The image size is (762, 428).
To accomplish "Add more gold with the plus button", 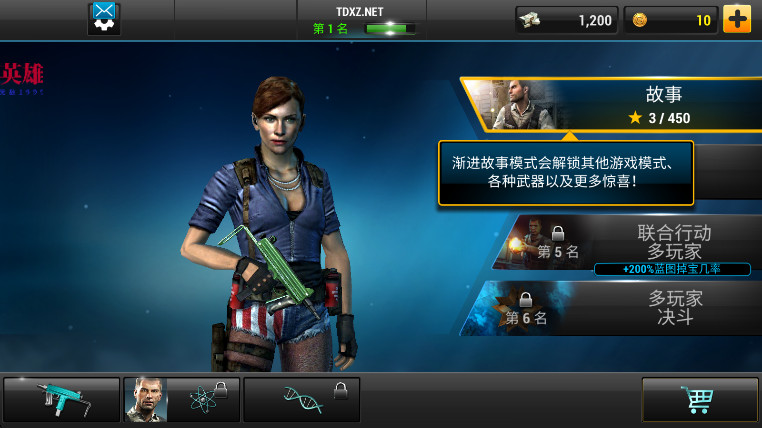I will click(737, 19).
